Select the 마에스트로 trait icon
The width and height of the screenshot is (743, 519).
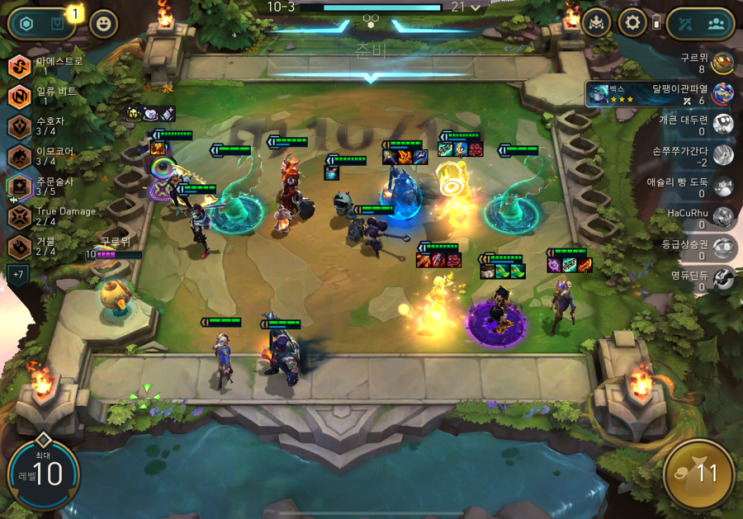tap(20, 66)
